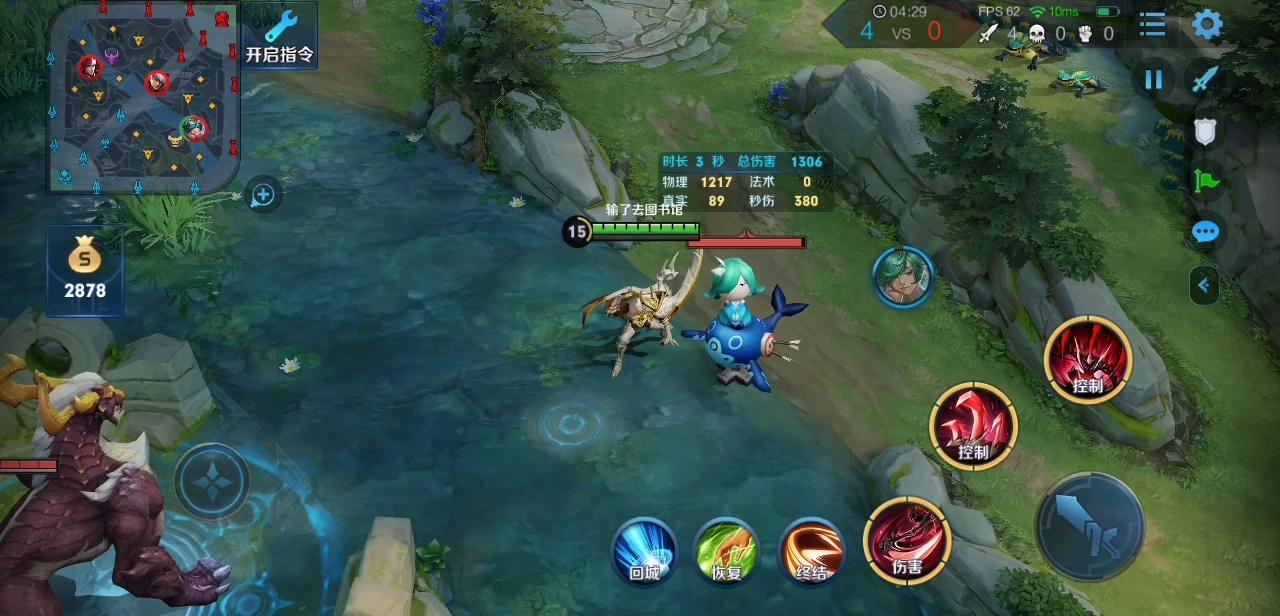Select the green flag gather signal
Image resolution: width=1280 pixels, height=616 pixels.
(1205, 181)
